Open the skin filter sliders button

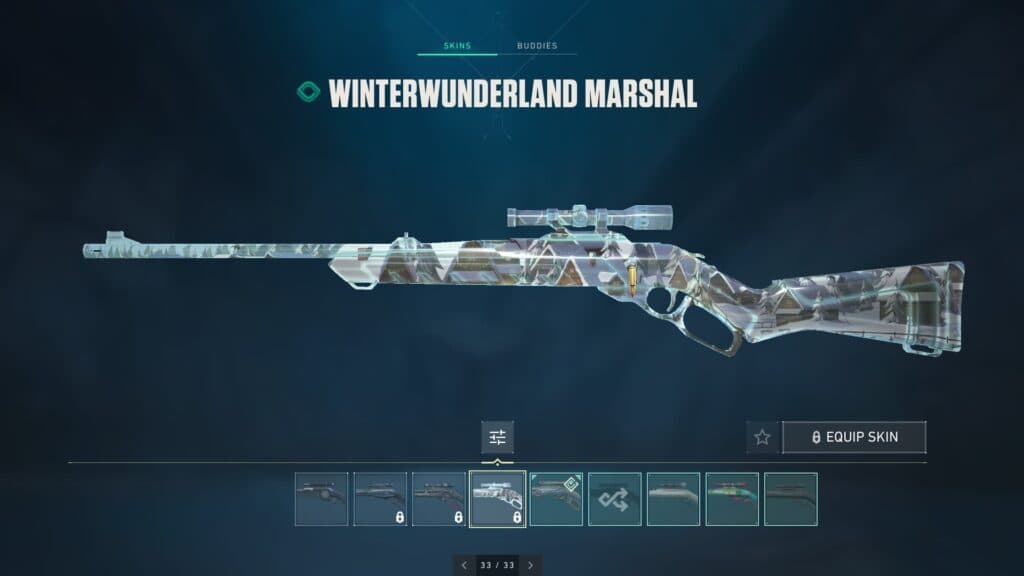[497, 437]
